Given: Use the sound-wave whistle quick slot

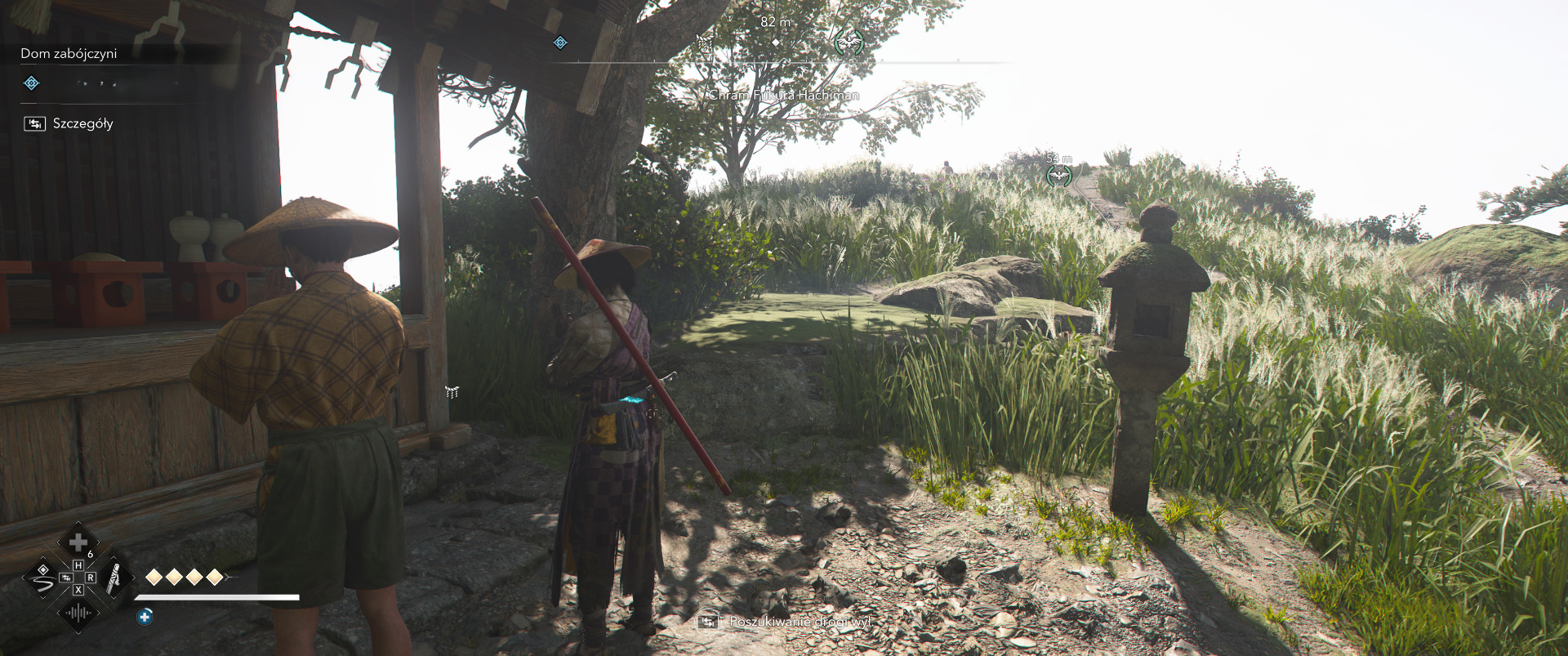Looking at the screenshot, I should pos(78,613).
